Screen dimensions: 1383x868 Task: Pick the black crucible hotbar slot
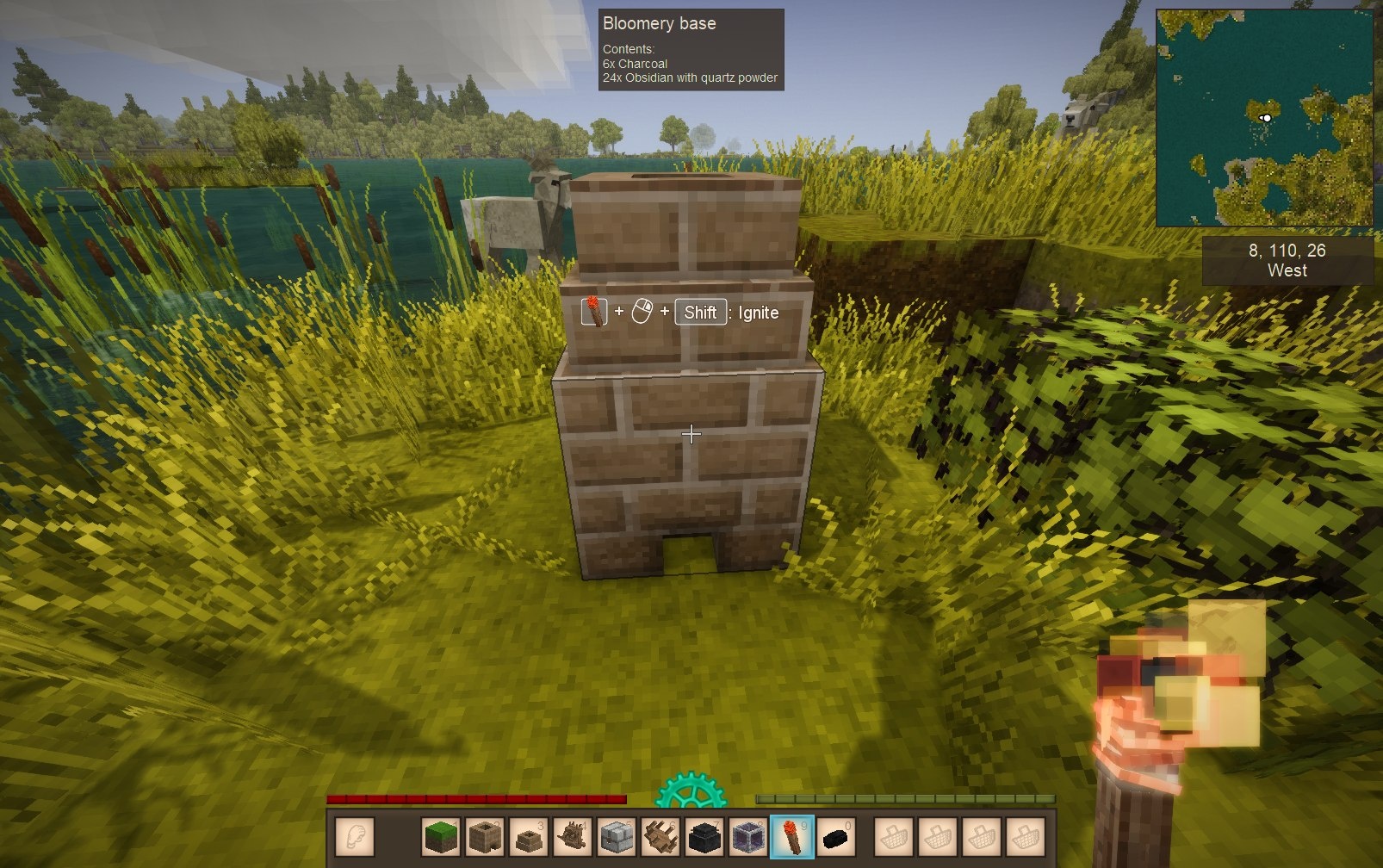point(704,836)
